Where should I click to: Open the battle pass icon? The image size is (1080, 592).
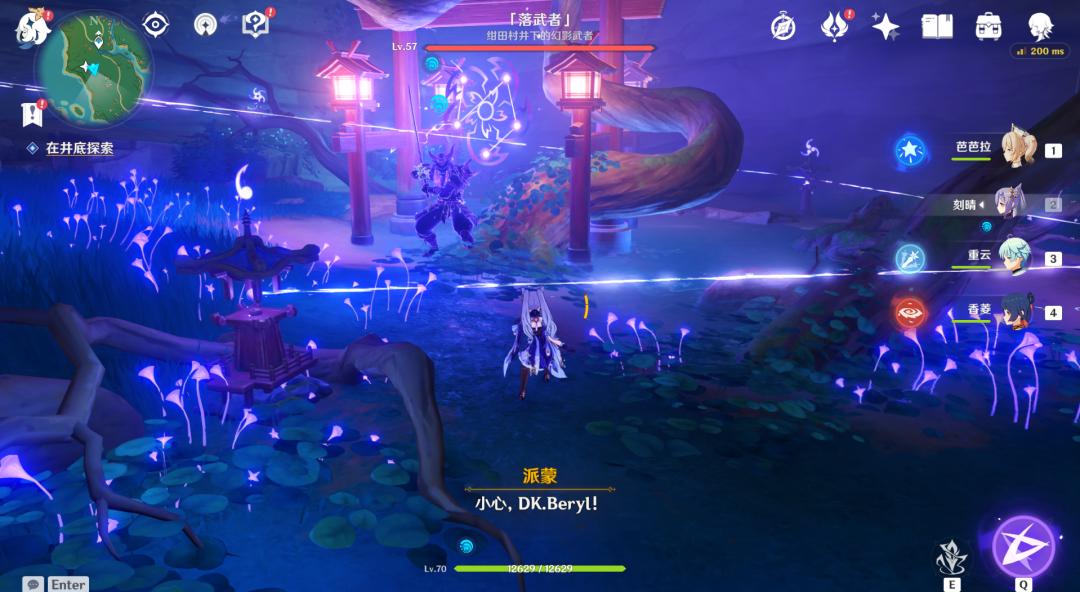(834, 26)
